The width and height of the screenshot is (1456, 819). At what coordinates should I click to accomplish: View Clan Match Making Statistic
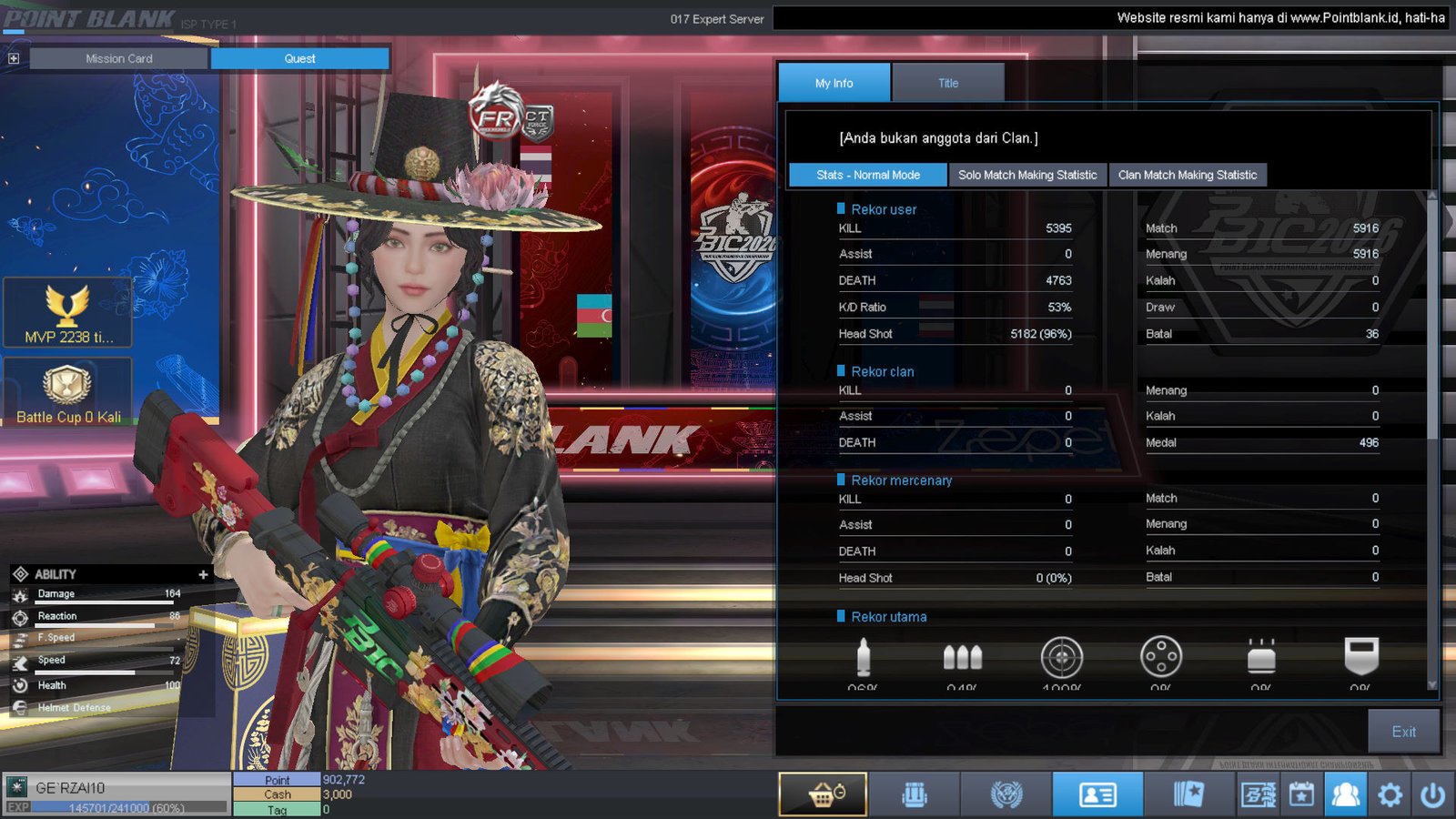click(1187, 175)
